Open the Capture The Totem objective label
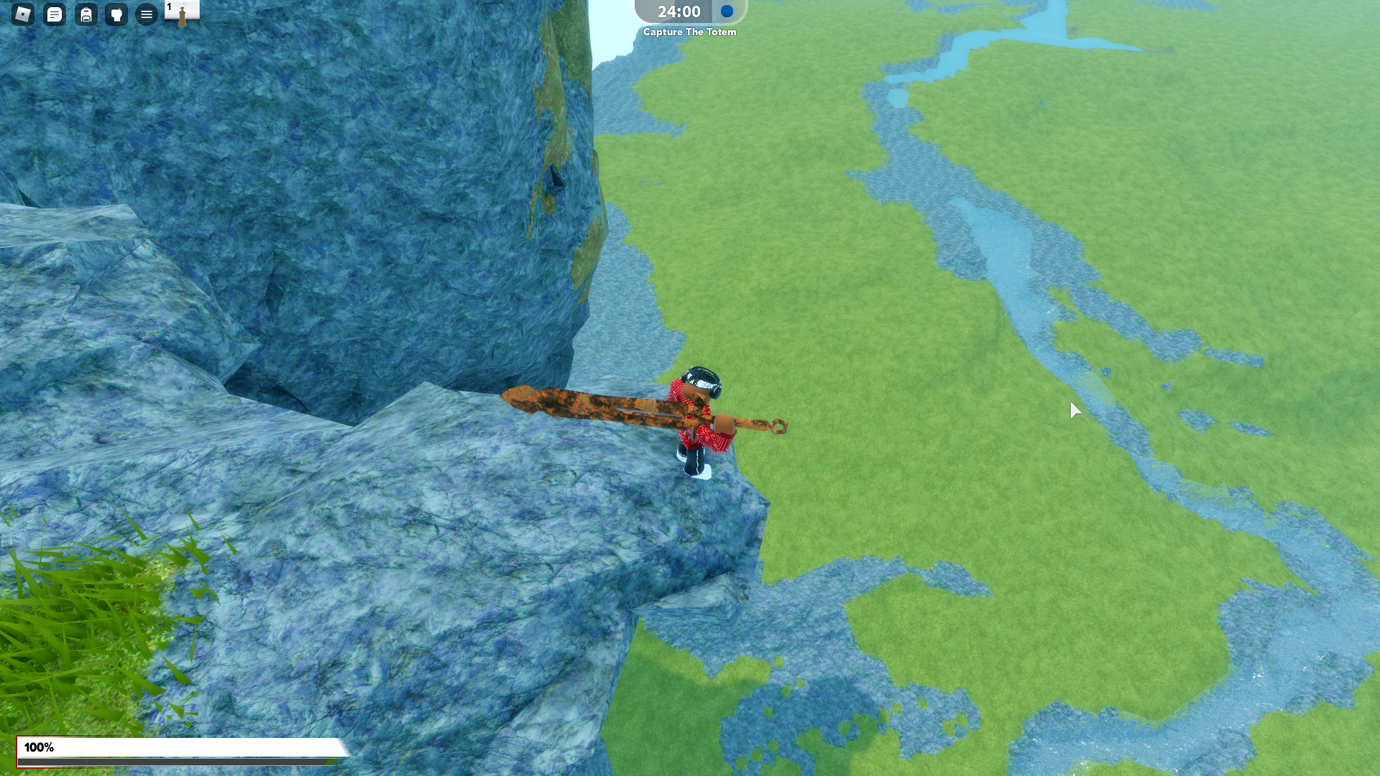The width and height of the screenshot is (1380, 776). coord(690,32)
